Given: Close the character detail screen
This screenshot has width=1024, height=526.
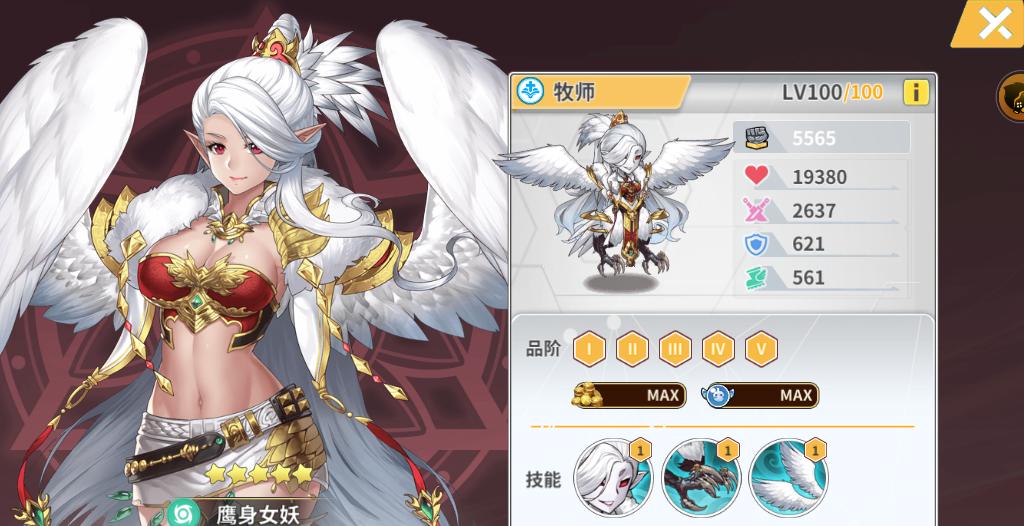Looking at the screenshot, I should [x=994, y=22].
